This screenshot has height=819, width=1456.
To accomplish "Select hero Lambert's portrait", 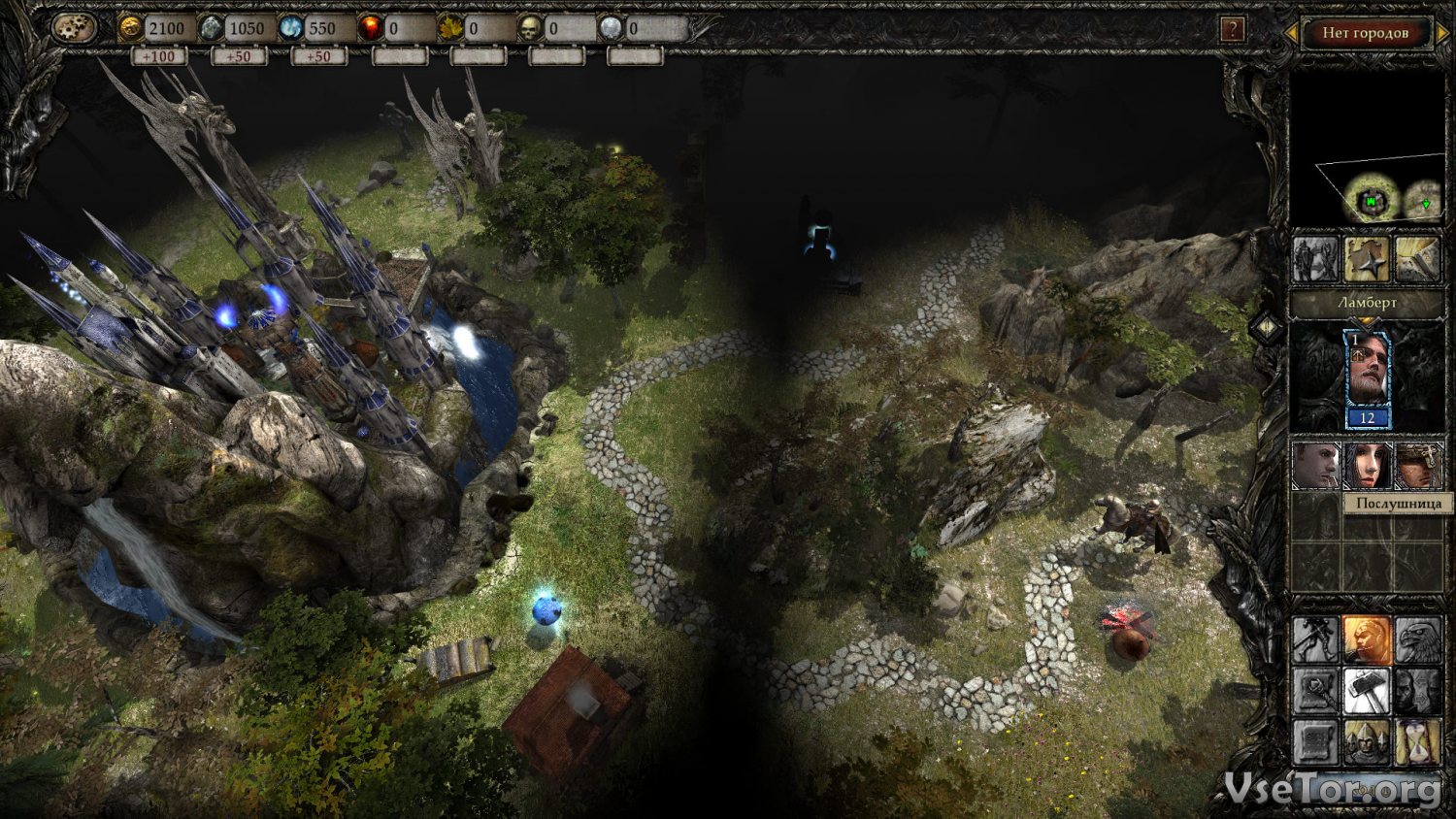I will tap(1367, 377).
